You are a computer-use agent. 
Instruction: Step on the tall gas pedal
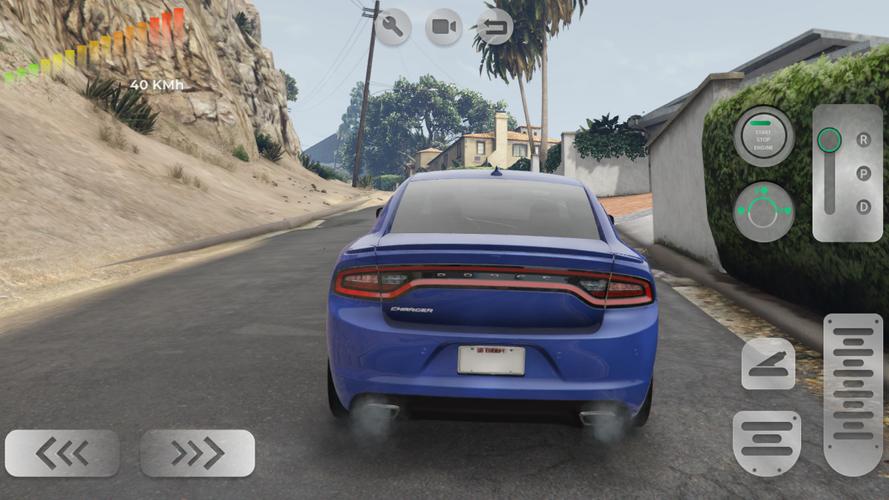[x=852, y=394]
